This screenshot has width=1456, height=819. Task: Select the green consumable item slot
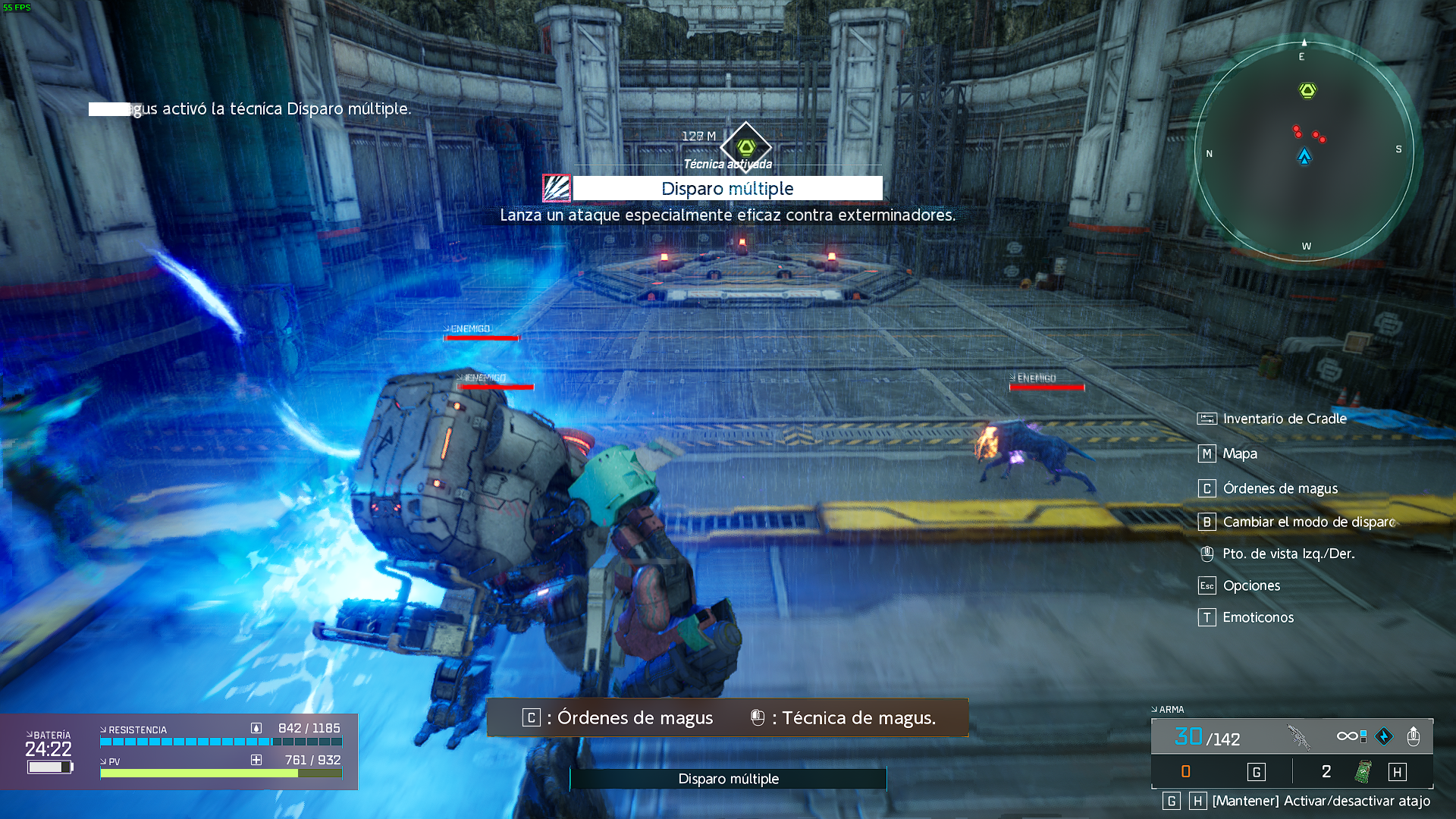coord(1363,772)
